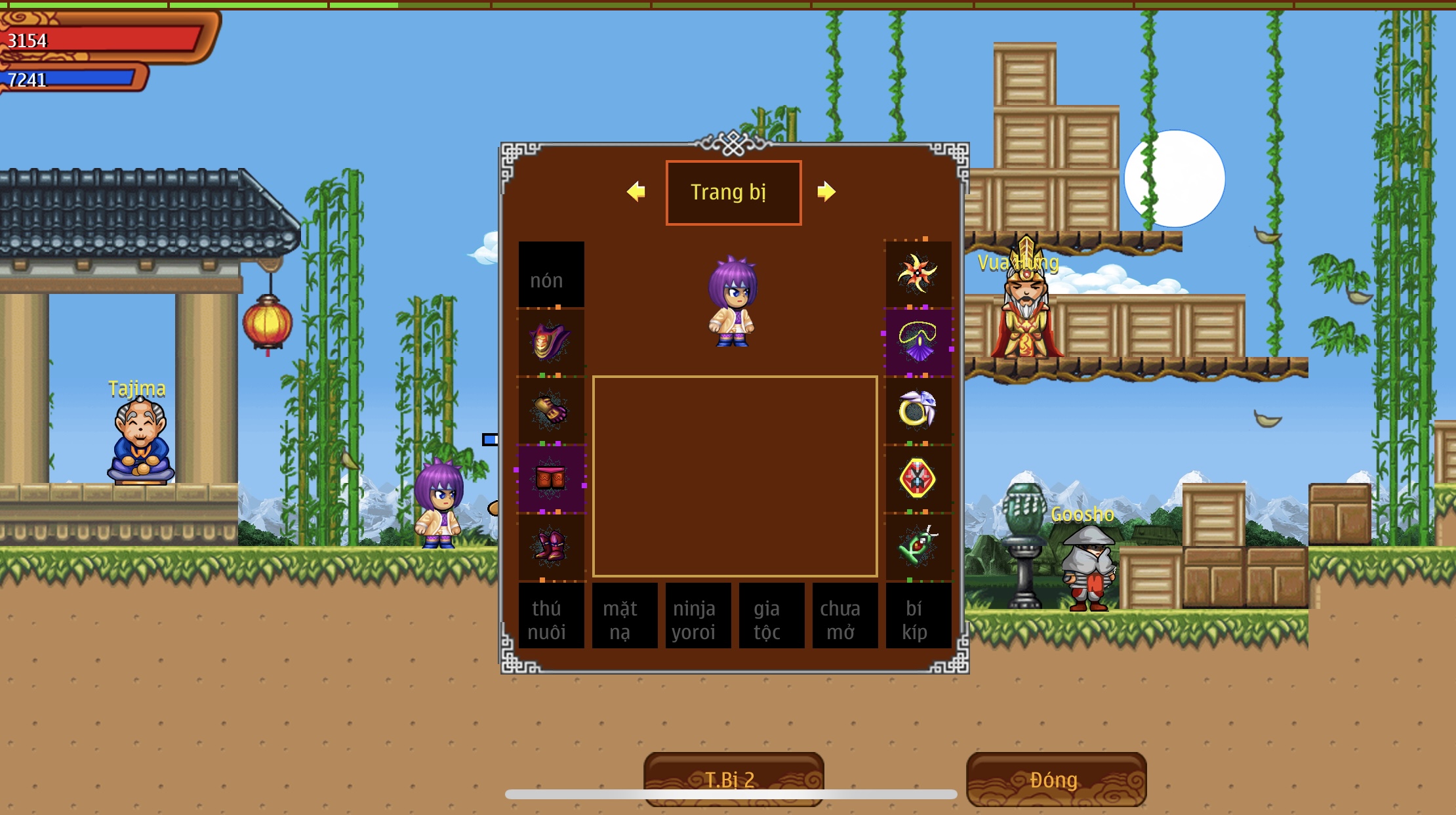Close the panel with Đóng button
1456x815 pixels.
tap(1056, 779)
